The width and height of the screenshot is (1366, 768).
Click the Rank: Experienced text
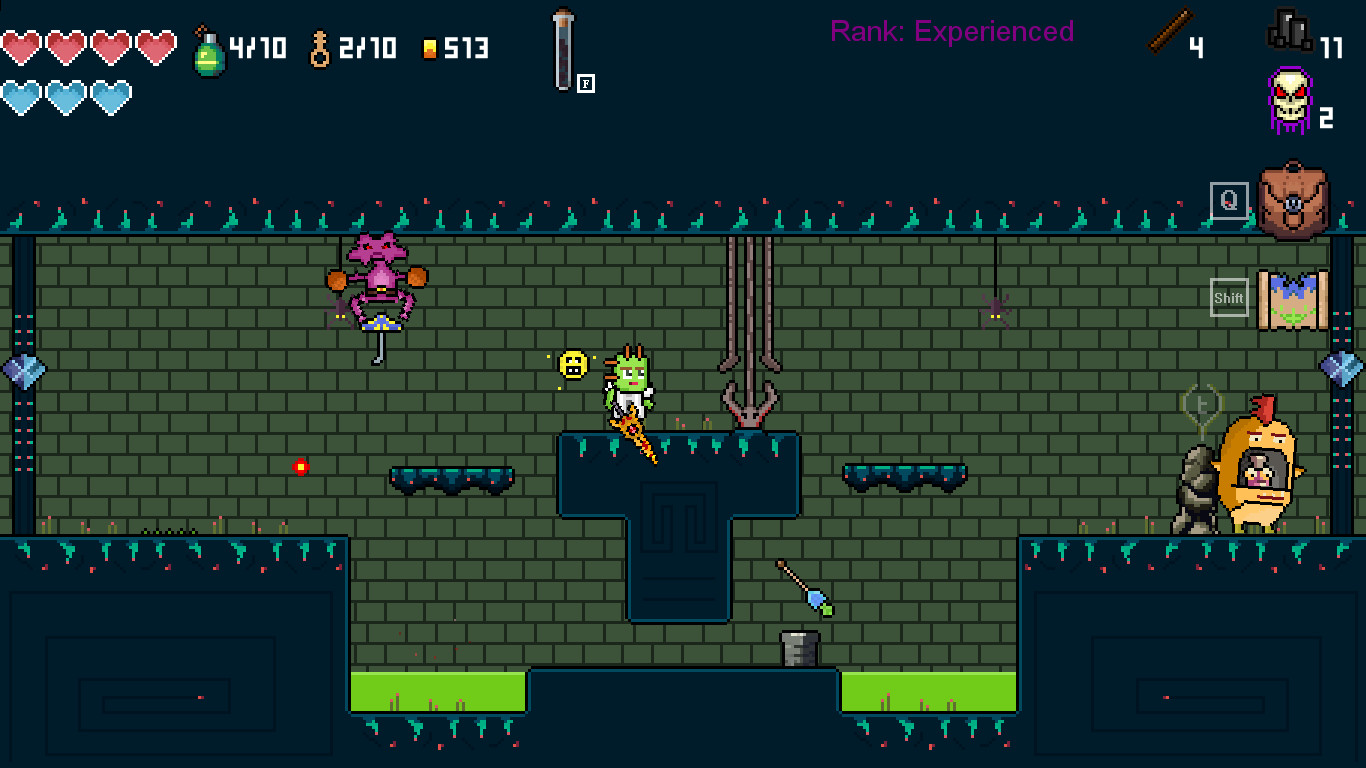click(952, 31)
